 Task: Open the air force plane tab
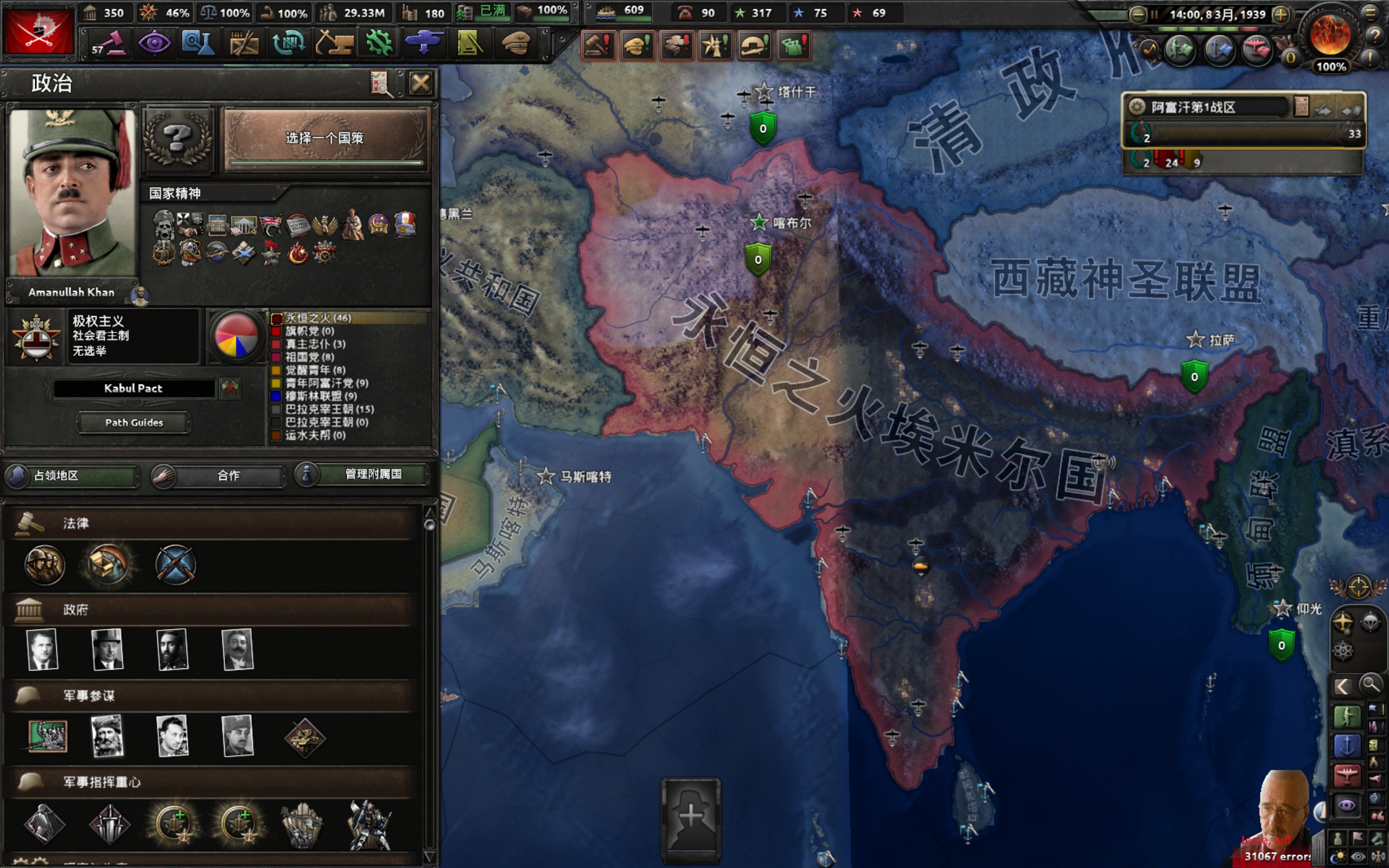pos(424,43)
